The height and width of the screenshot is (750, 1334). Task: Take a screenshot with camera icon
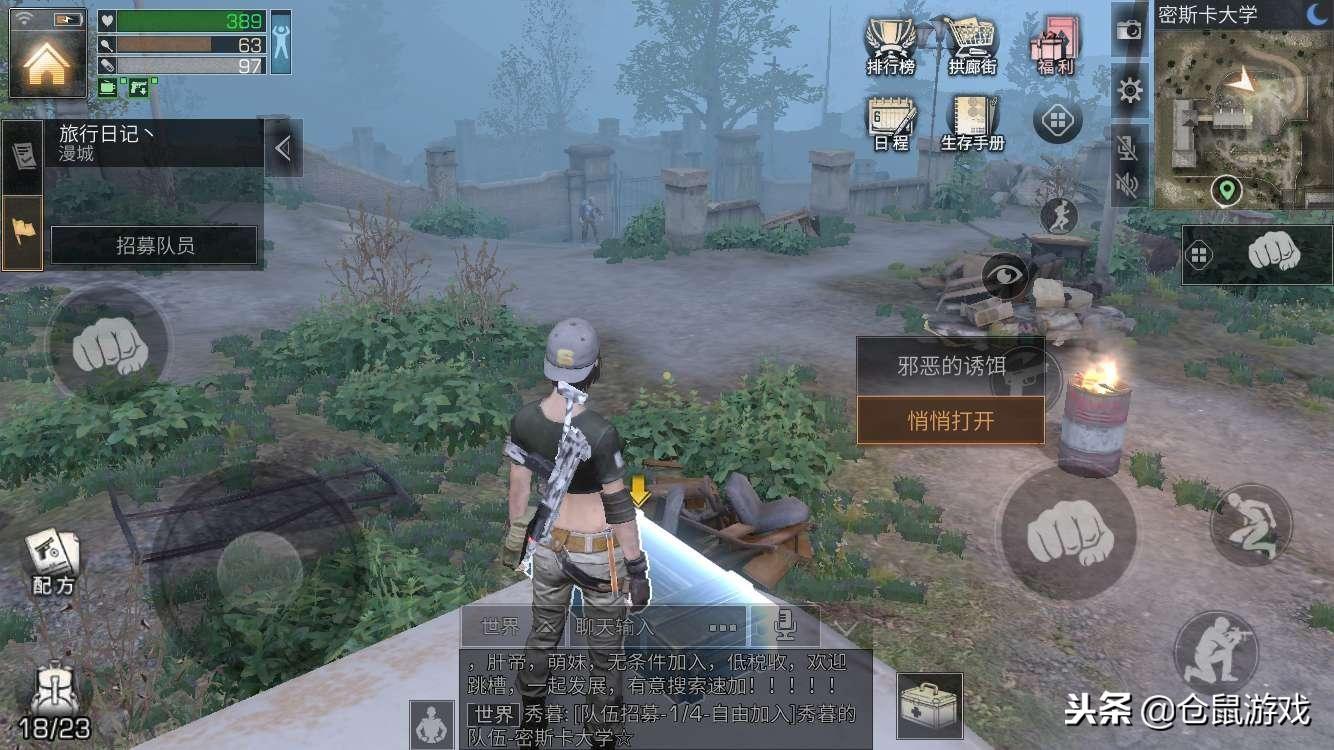tap(1129, 30)
